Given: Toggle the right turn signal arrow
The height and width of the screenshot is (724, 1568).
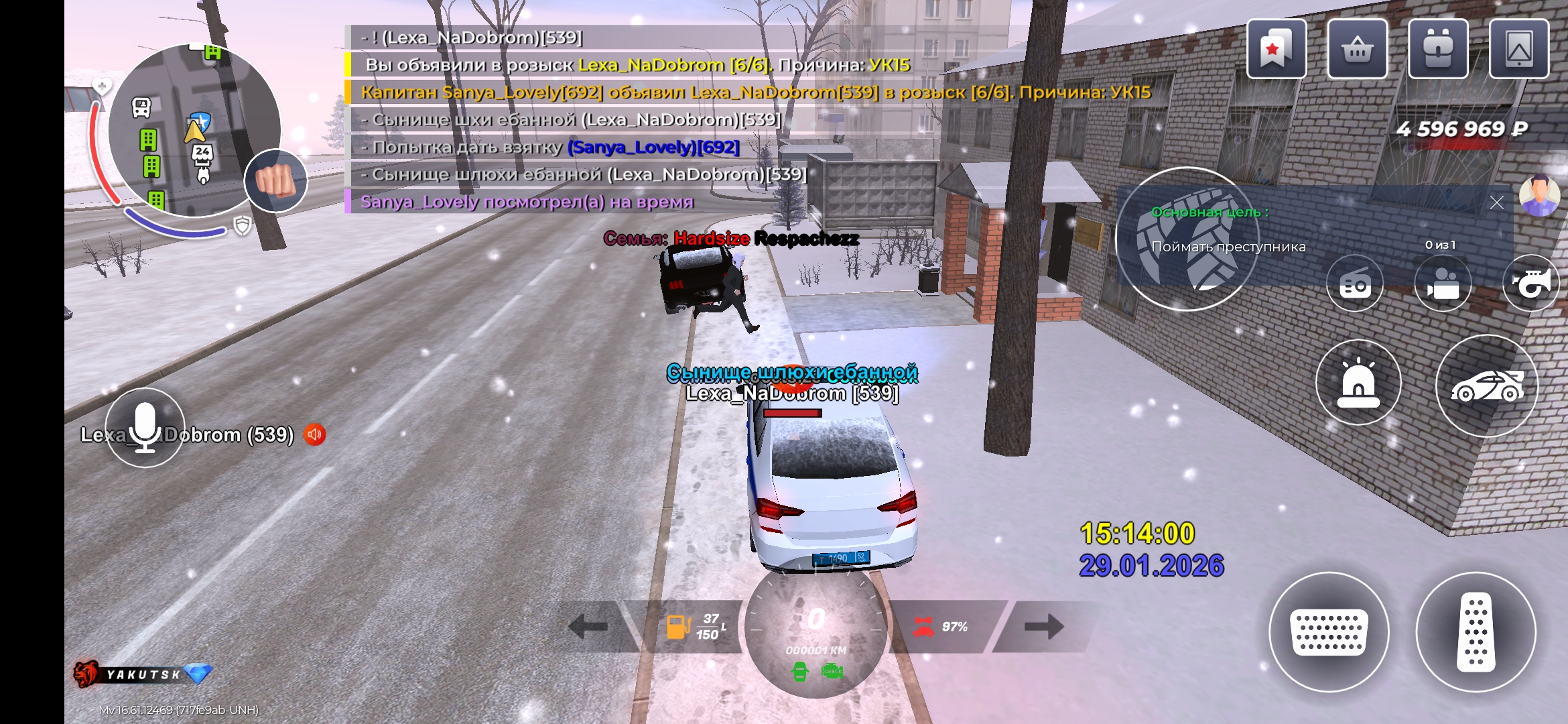Looking at the screenshot, I should (1043, 627).
